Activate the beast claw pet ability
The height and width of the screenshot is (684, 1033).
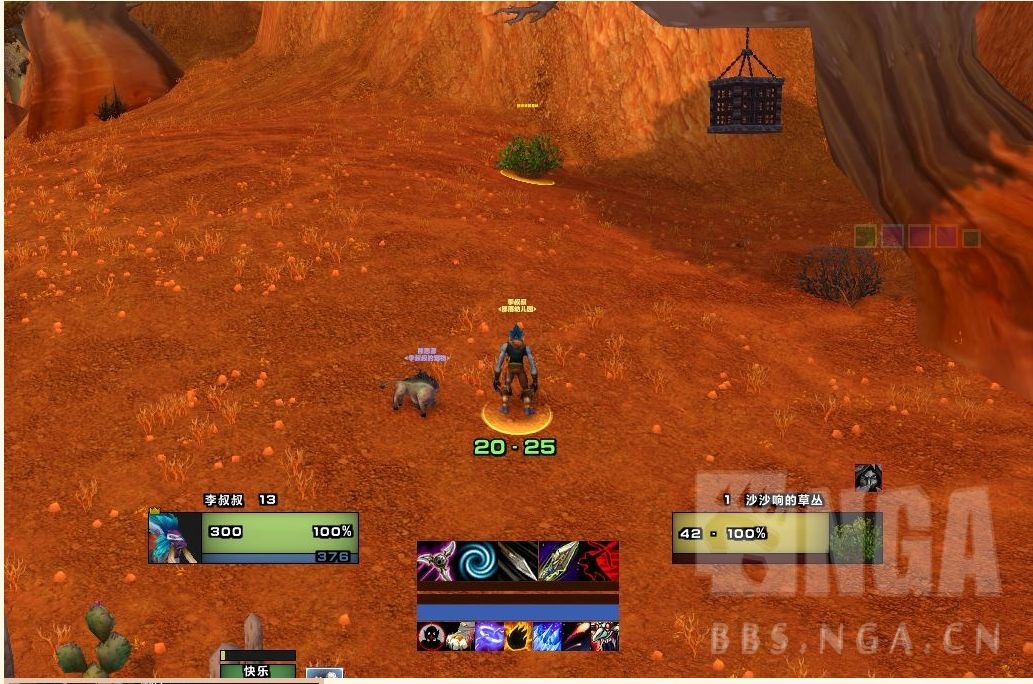click(x=460, y=637)
